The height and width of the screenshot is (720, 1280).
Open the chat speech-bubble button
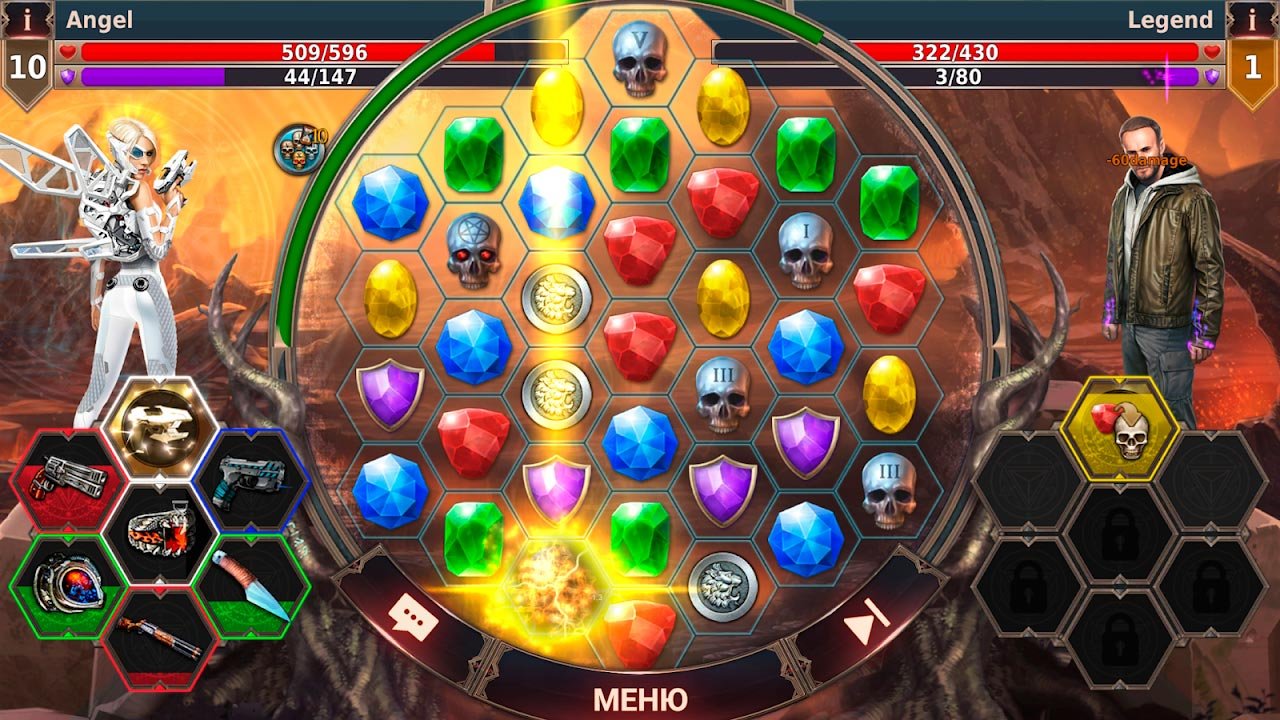tap(414, 617)
